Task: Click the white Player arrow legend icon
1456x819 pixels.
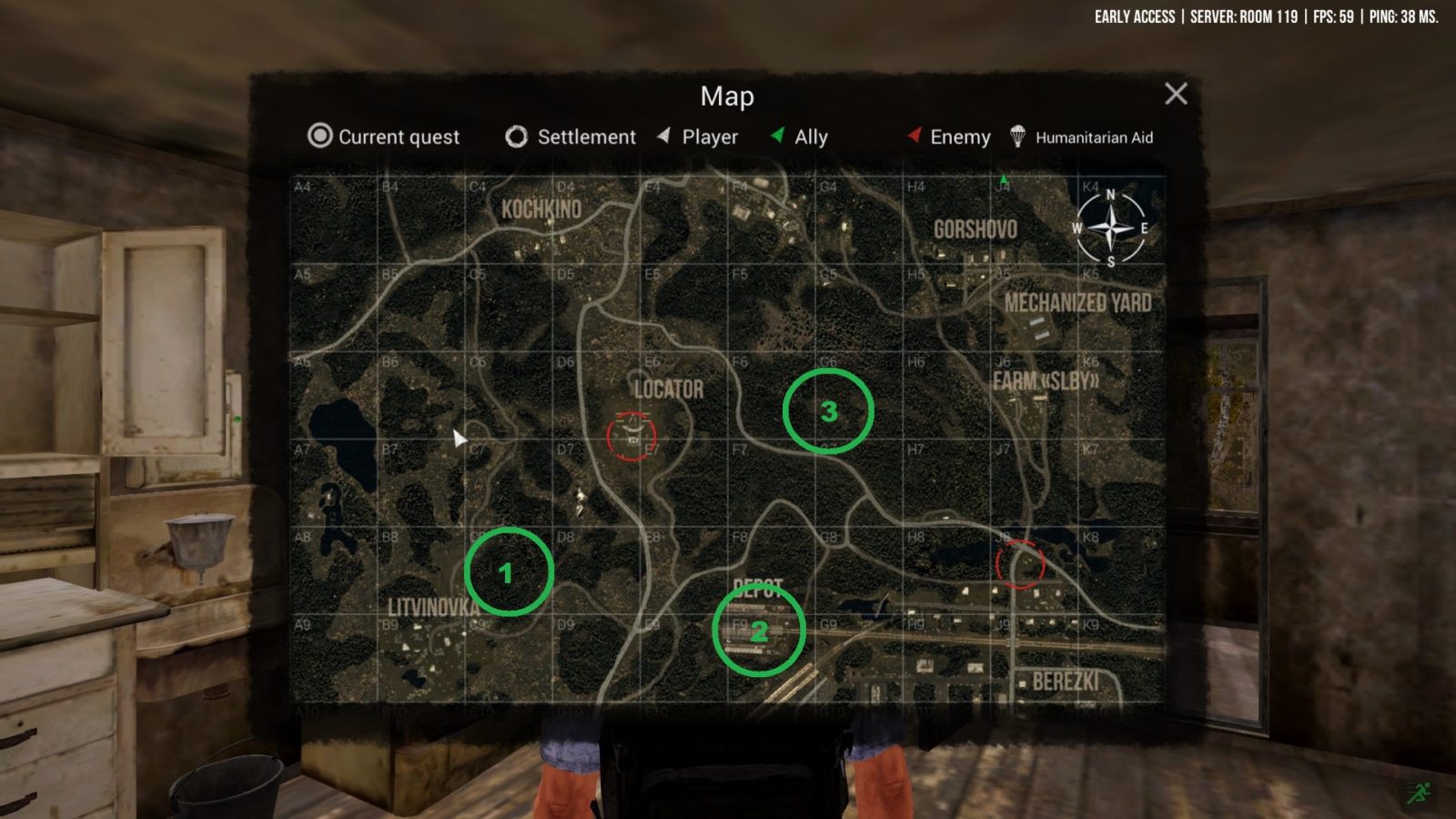Action: 662,137
